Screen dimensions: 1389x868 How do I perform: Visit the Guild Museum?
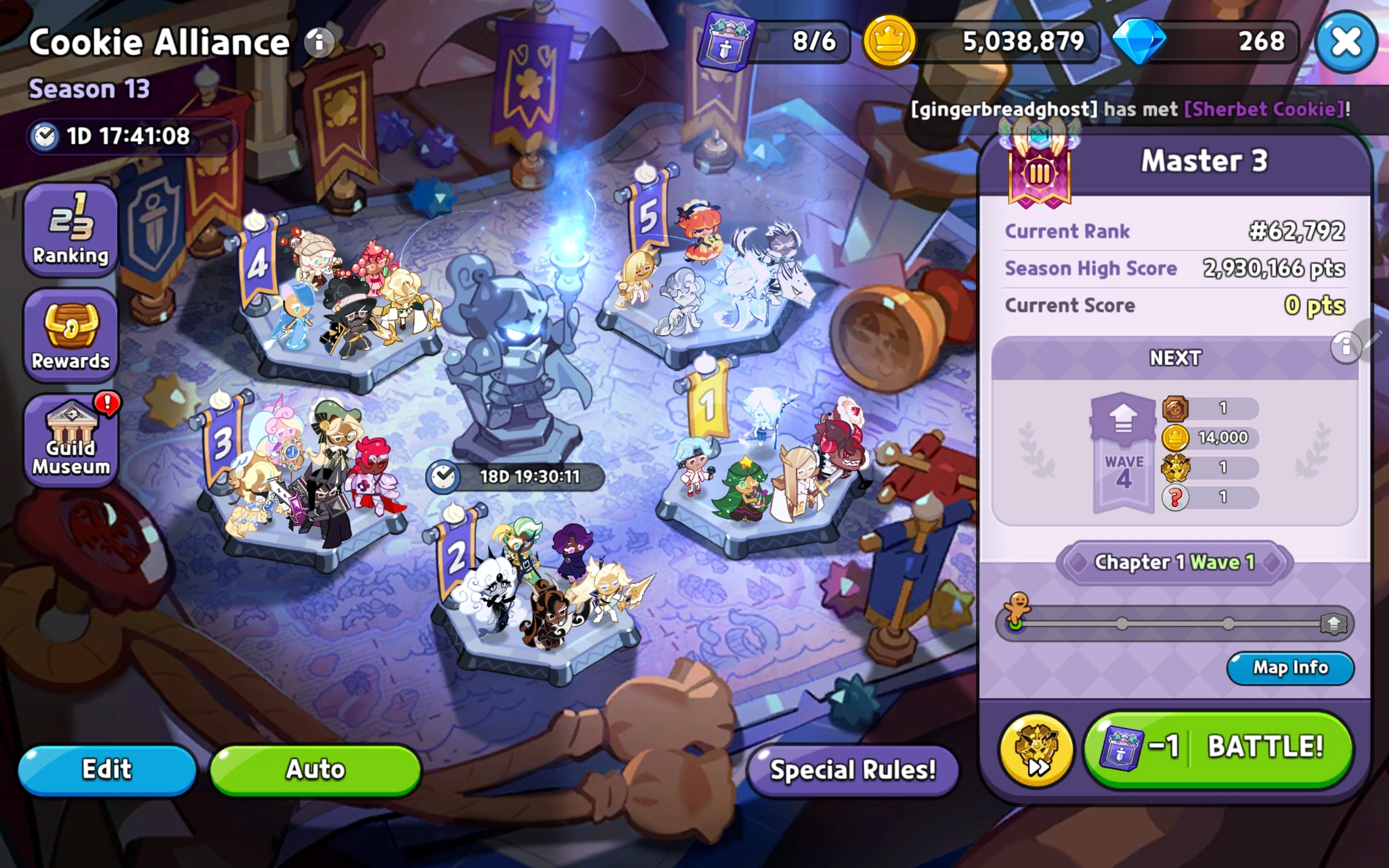coord(70,439)
